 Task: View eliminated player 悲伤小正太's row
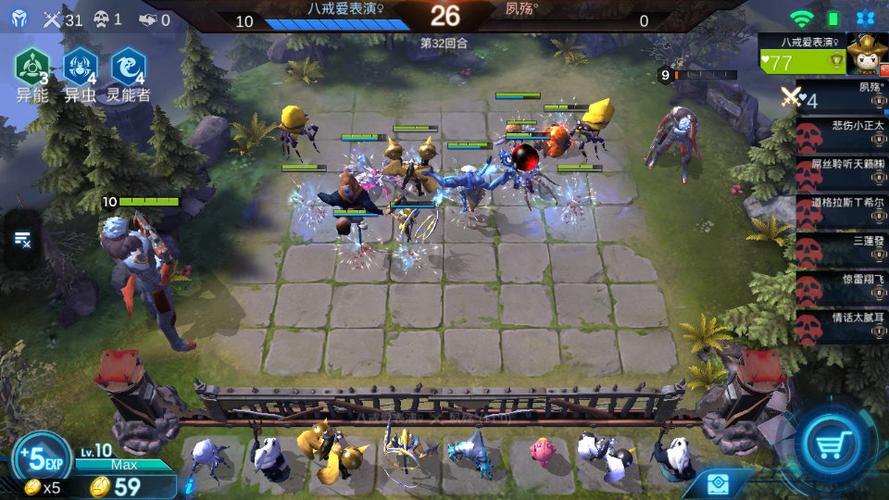click(838, 136)
